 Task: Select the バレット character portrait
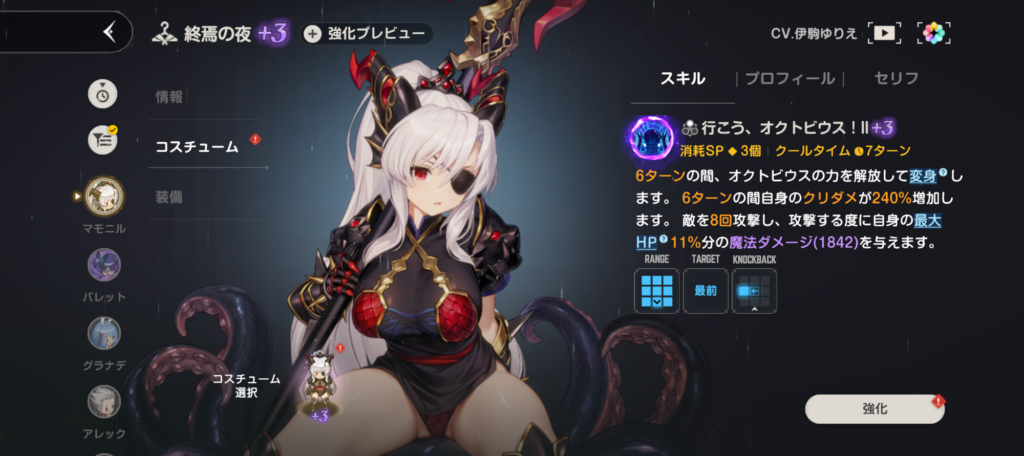[x=104, y=265]
